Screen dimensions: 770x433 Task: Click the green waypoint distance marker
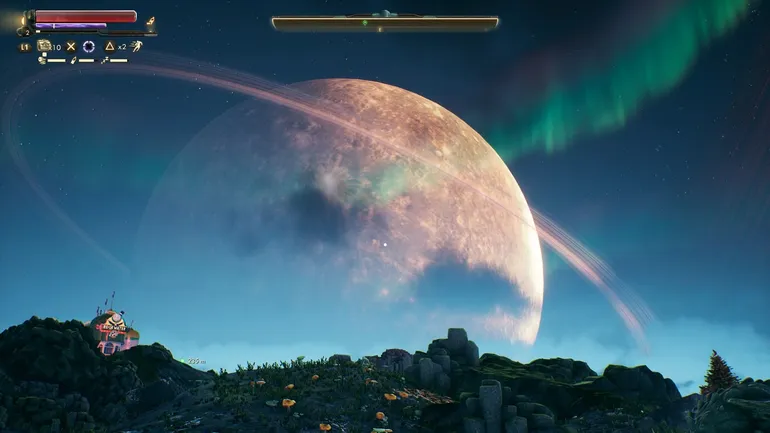click(x=190, y=361)
